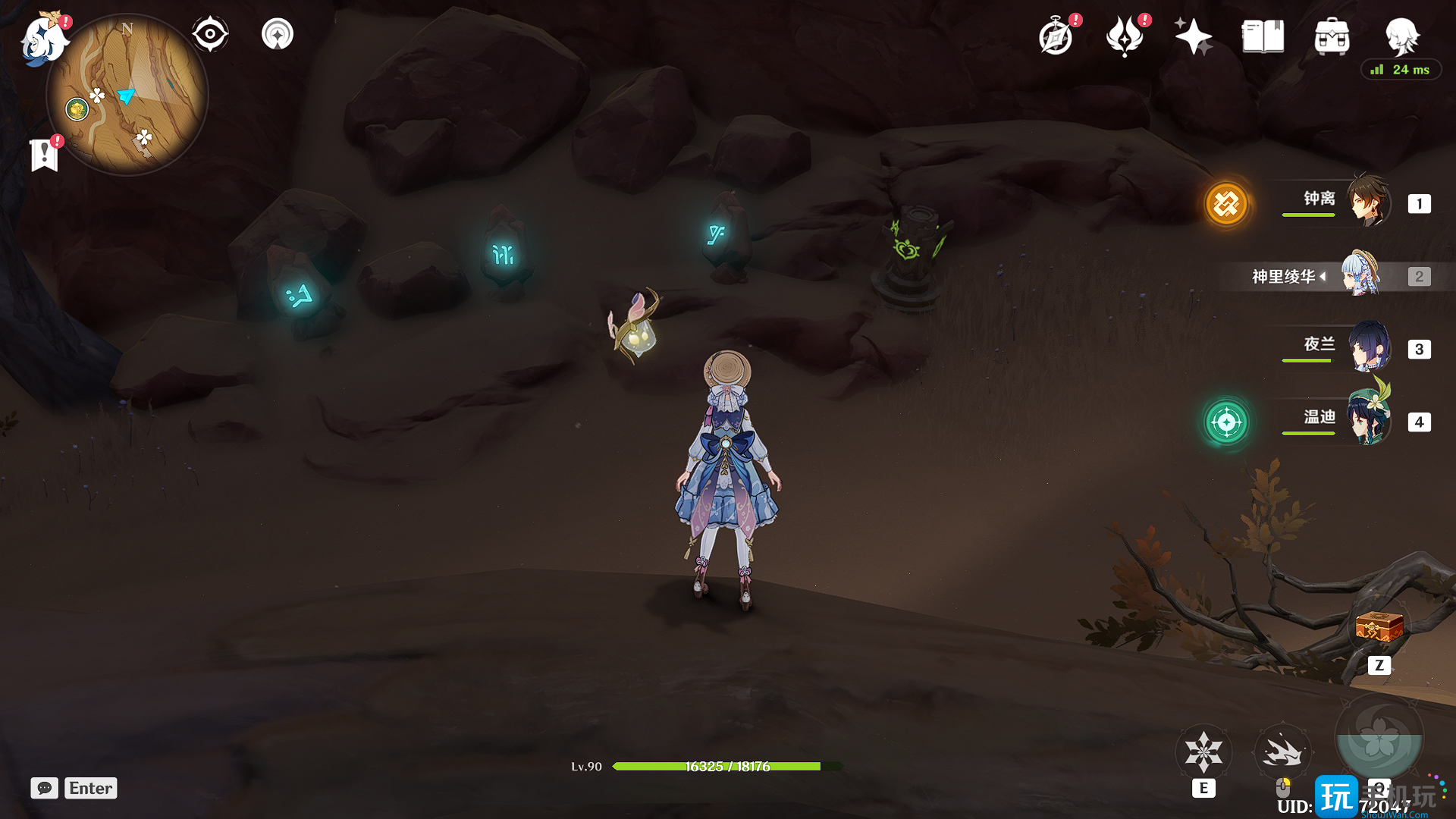Image resolution: width=1456 pixels, height=819 pixels.
Task: Activate the sprint dash icon
Action: (x=1282, y=752)
